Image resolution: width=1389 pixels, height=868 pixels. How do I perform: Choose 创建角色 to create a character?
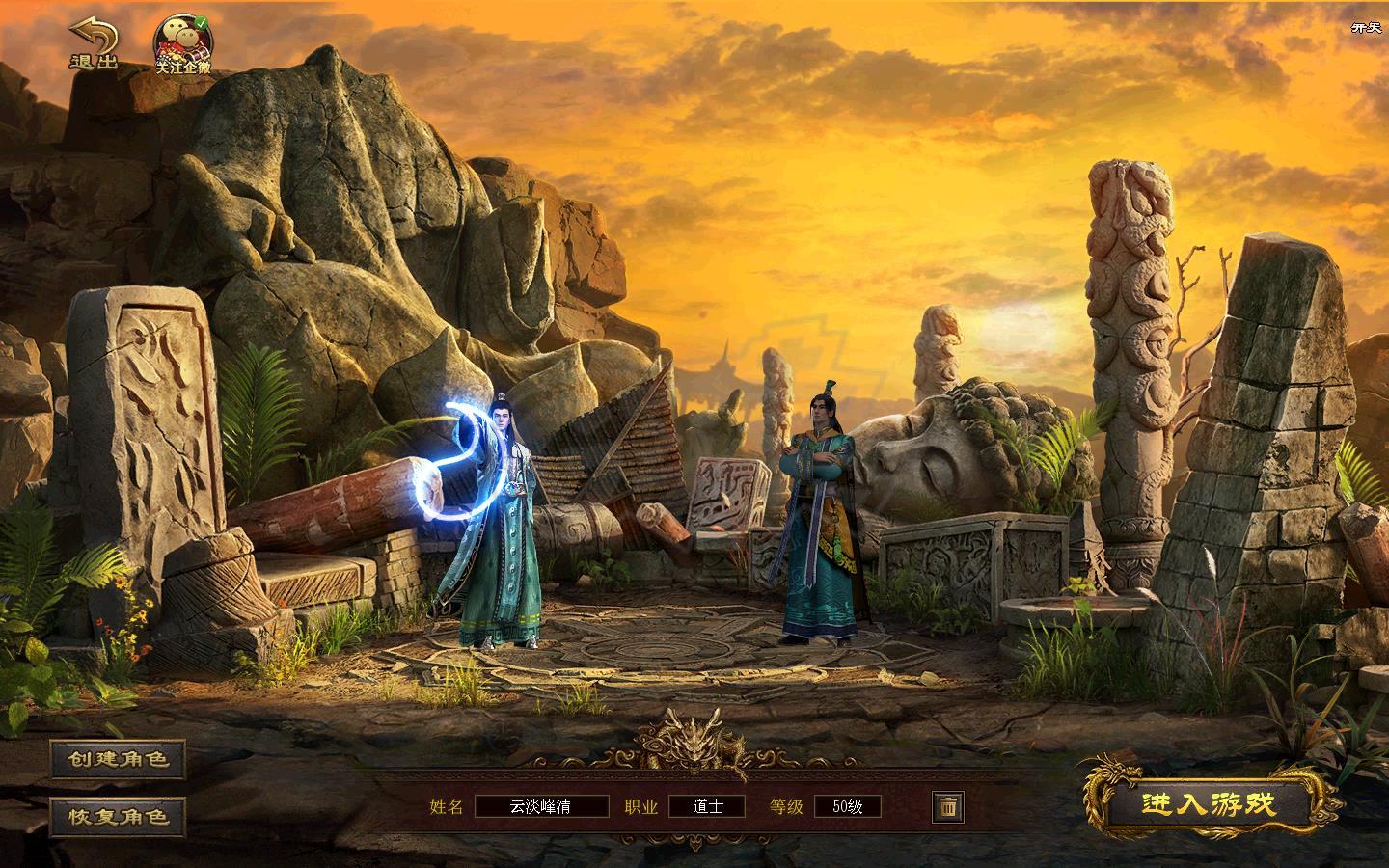pos(119,759)
